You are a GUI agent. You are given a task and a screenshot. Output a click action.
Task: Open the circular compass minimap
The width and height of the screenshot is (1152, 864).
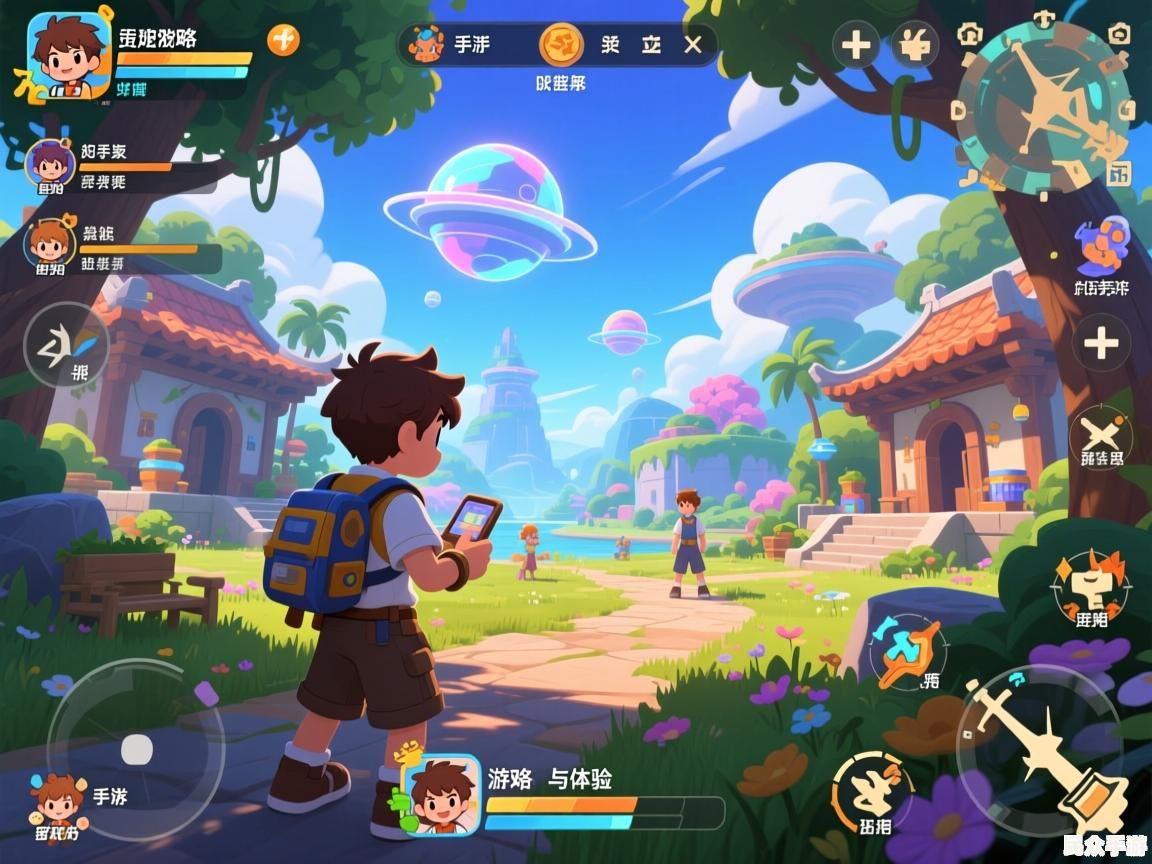tap(1043, 107)
